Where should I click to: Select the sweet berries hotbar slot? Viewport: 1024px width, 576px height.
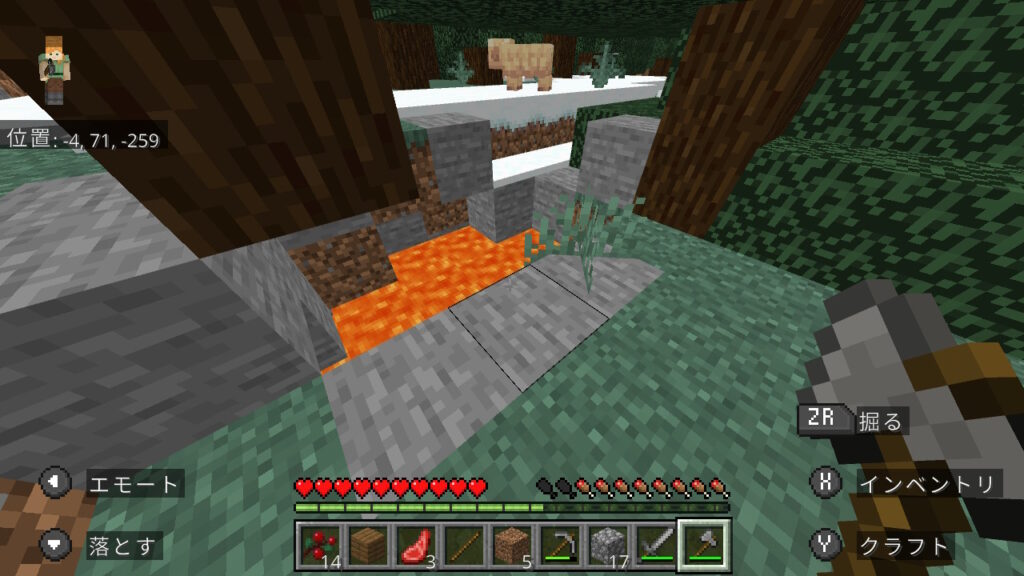pyautogui.click(x=320, y=545)
